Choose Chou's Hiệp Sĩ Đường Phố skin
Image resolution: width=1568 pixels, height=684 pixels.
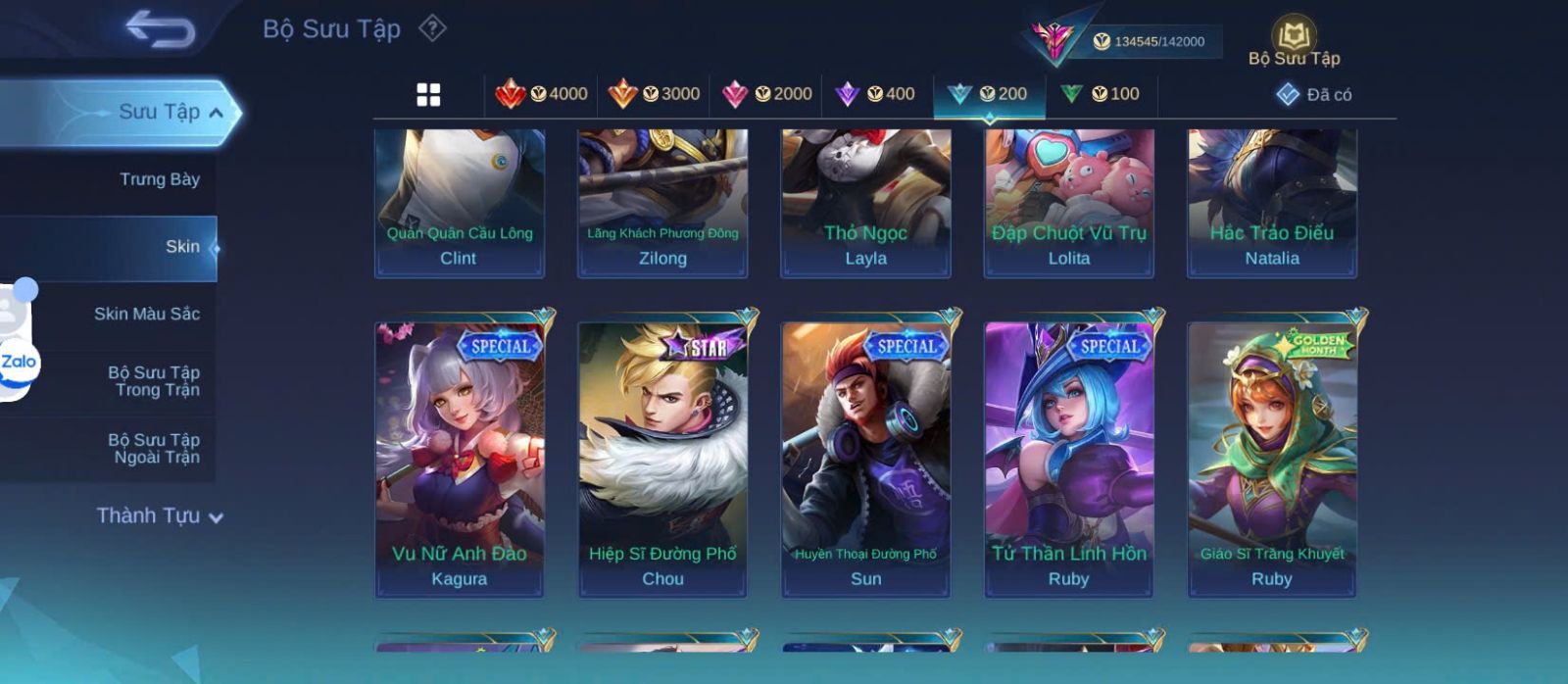[662, 459]
